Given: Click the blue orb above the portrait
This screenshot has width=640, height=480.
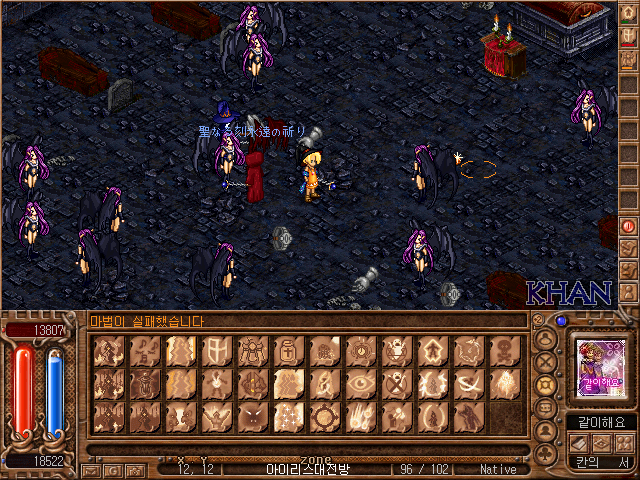Looking at the screenshot, I should pos(561,321).
